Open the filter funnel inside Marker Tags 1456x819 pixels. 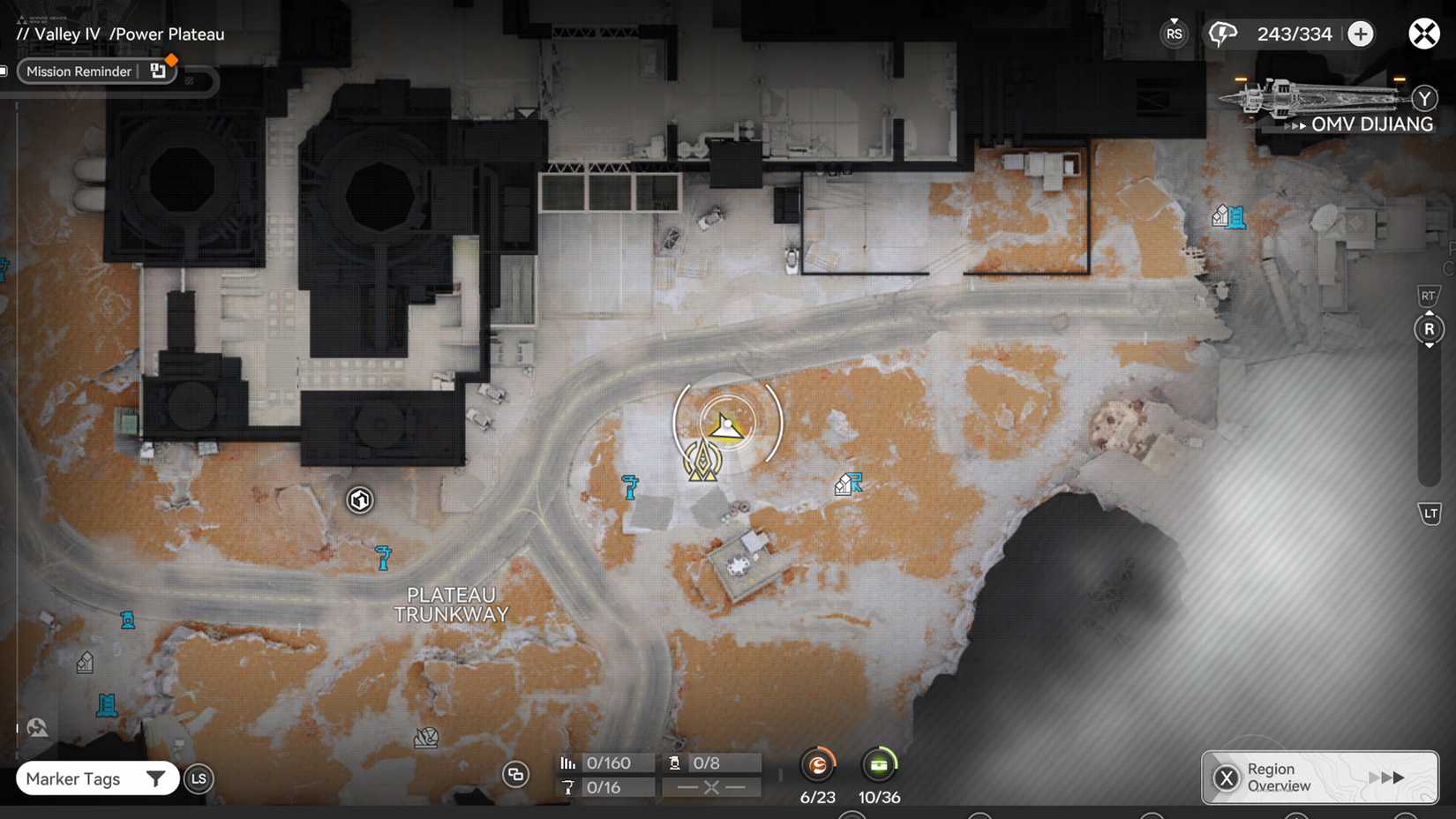coord(157,778)
